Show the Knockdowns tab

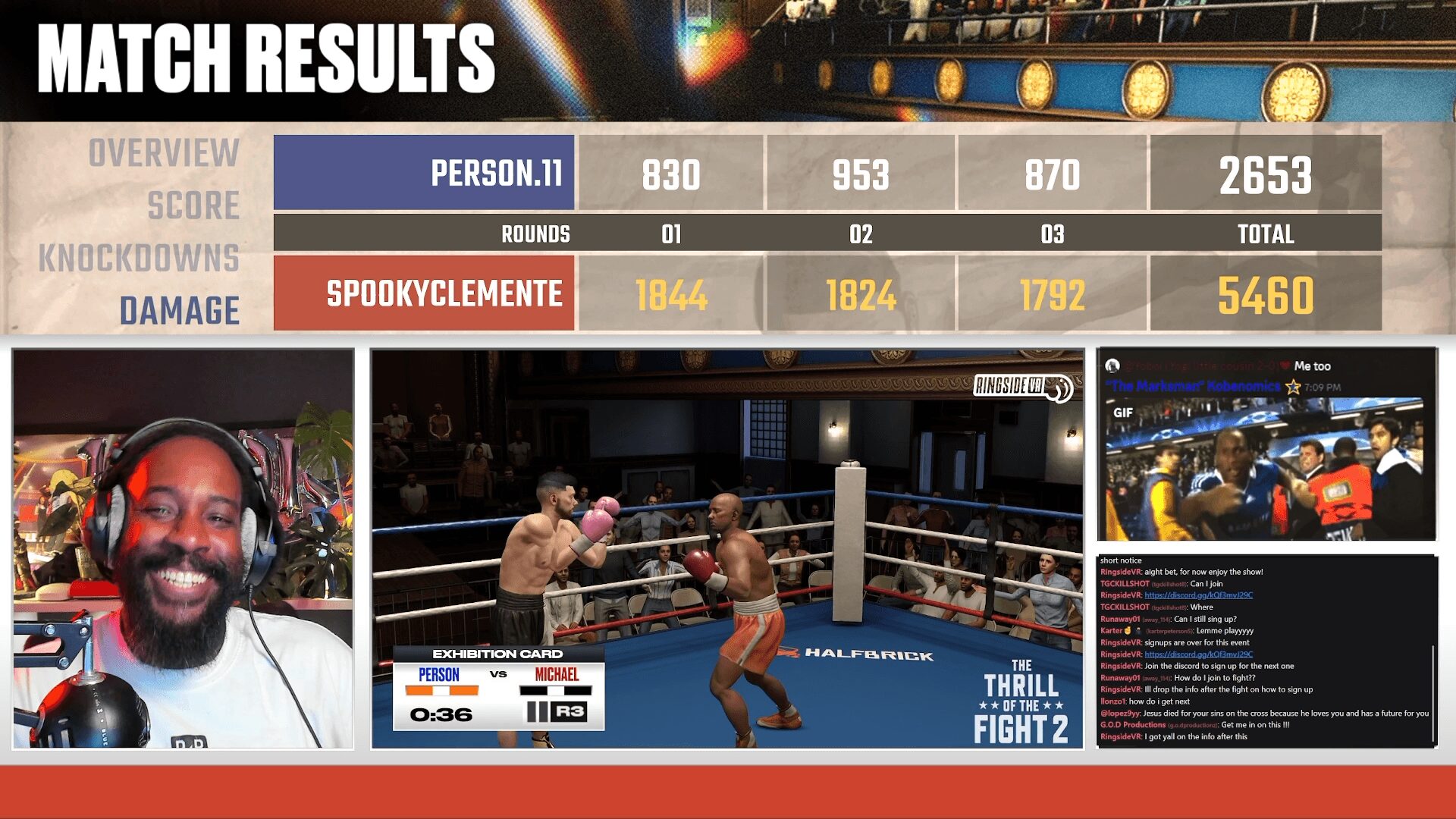point(139,258)
